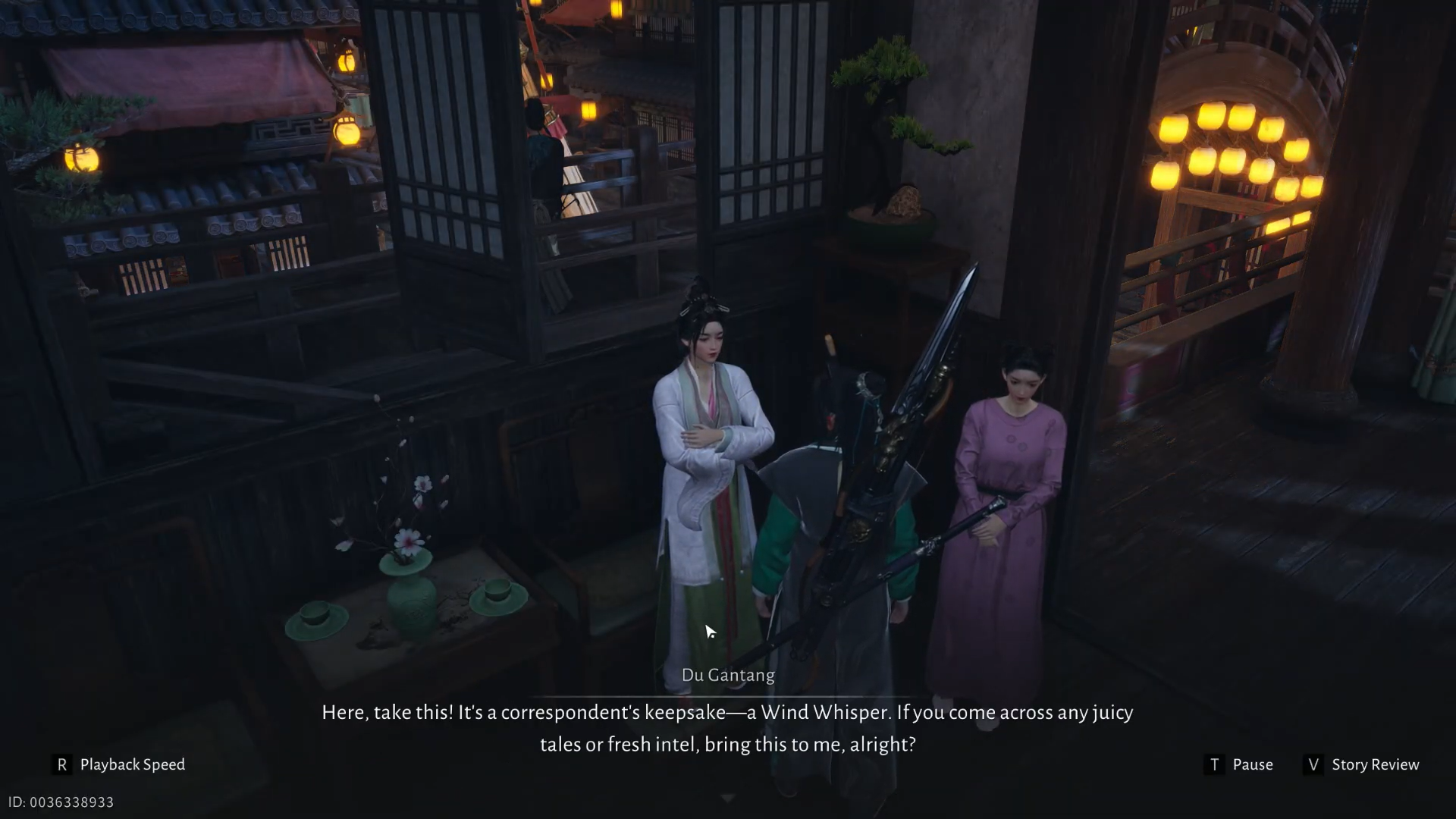Screen dimensions: 1456x819
Task: Click the T keybind icon next to Pause
Action: pos(1215,764)
